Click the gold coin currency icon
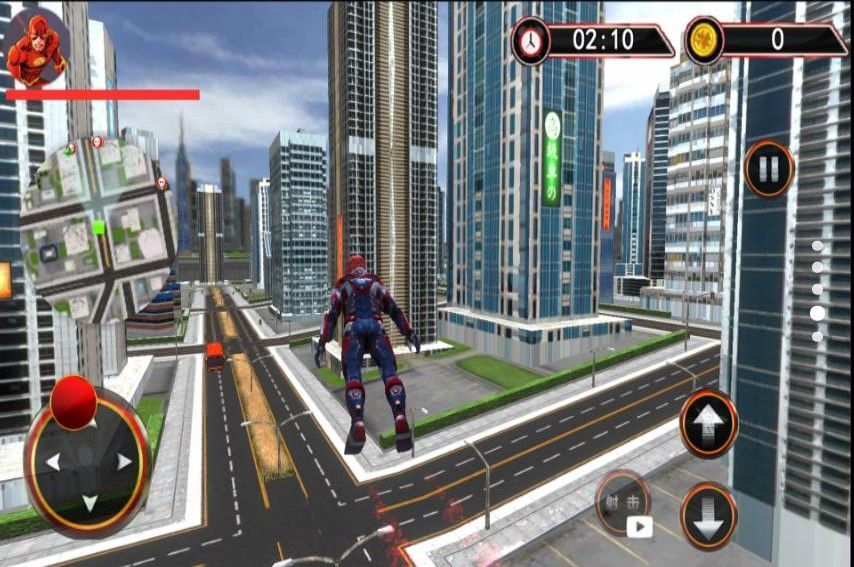854x567 pixels. (x=704, y=41)
